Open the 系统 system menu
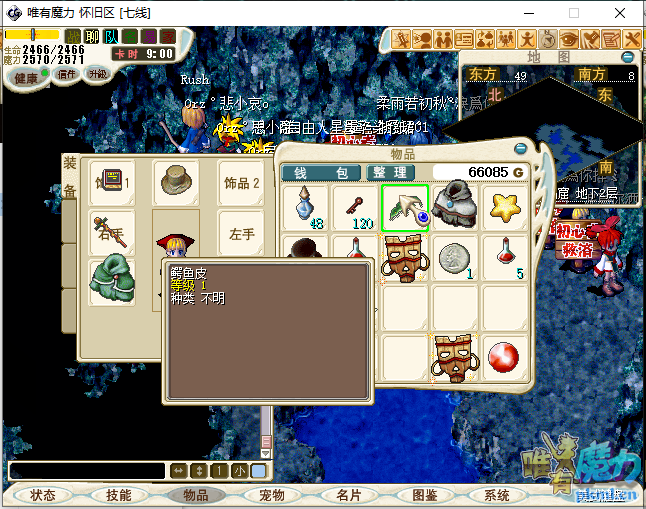 [497, 495]
